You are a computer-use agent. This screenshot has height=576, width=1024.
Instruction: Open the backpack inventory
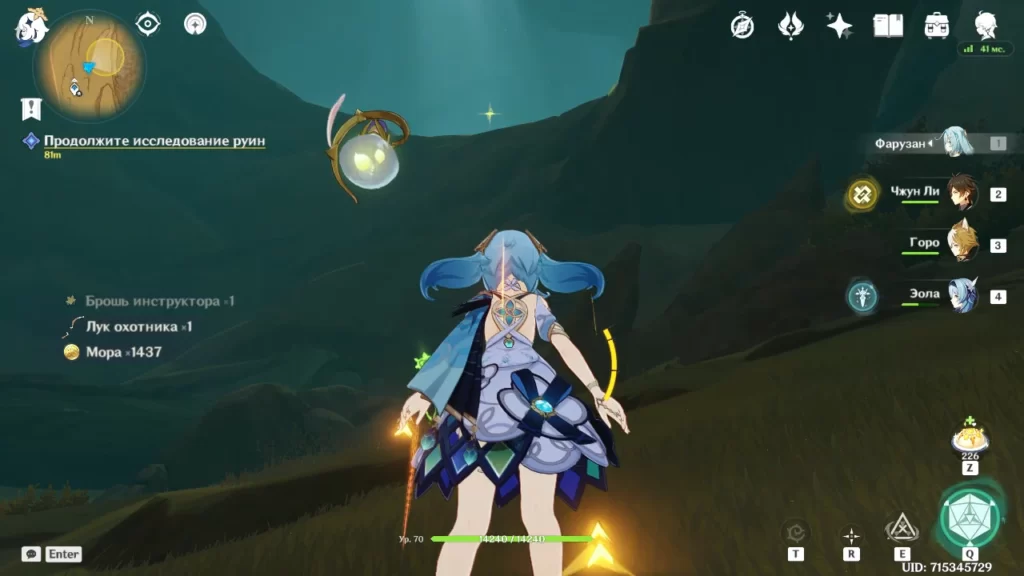point(937,25)
